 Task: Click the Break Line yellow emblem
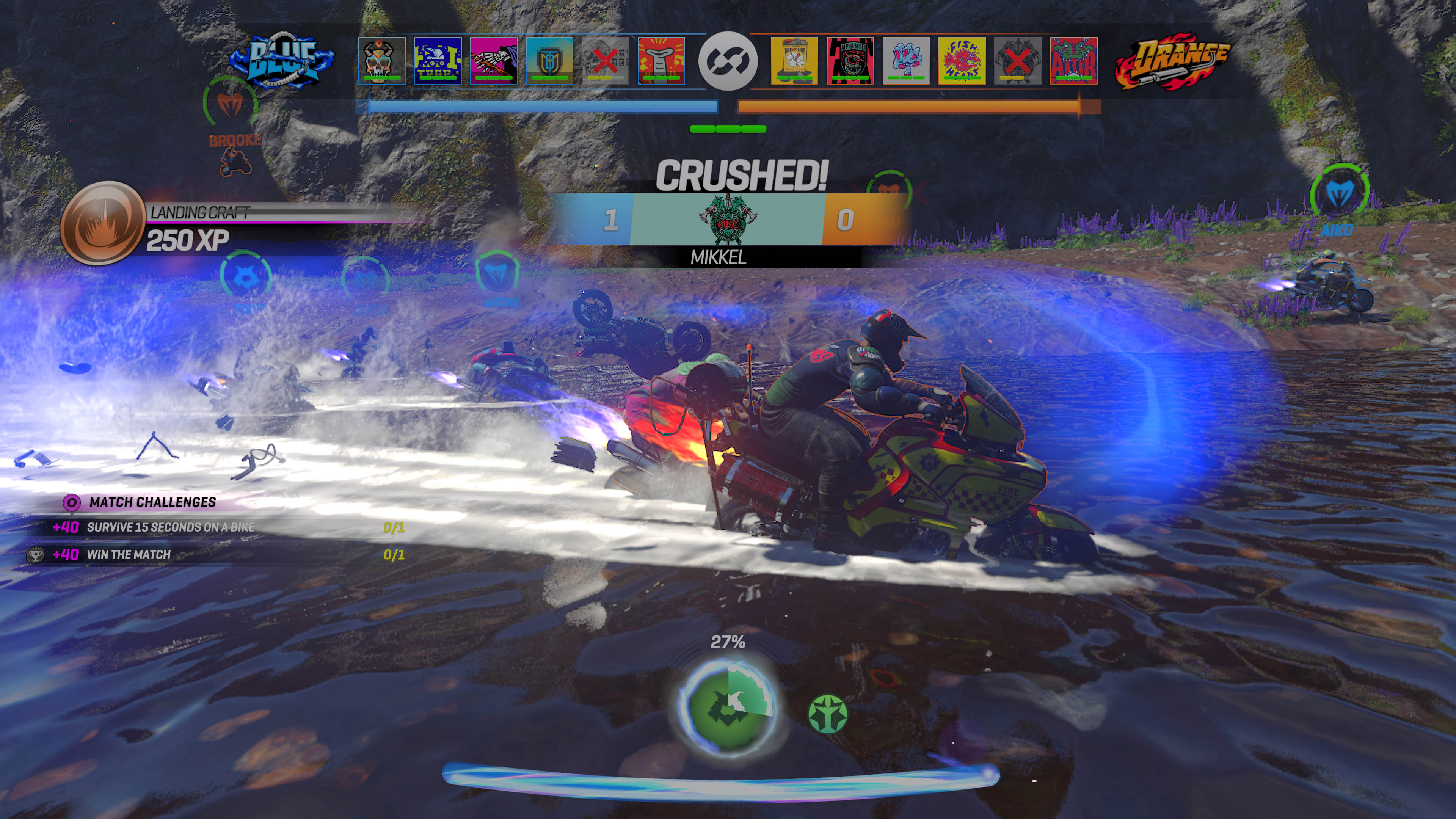click(794, 61)
